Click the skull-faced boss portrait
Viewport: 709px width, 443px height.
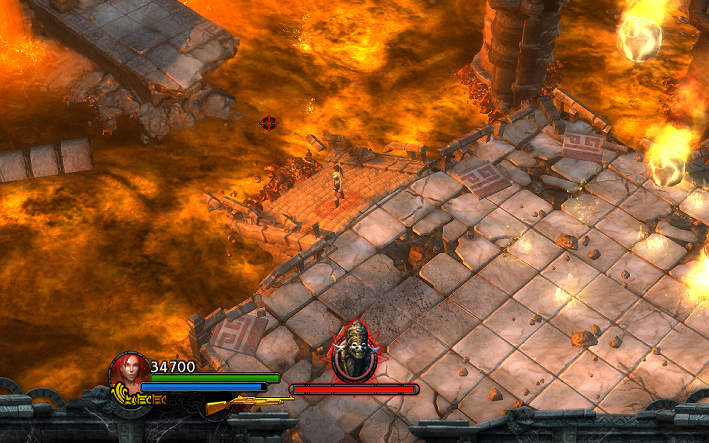[x=354, y=351]
